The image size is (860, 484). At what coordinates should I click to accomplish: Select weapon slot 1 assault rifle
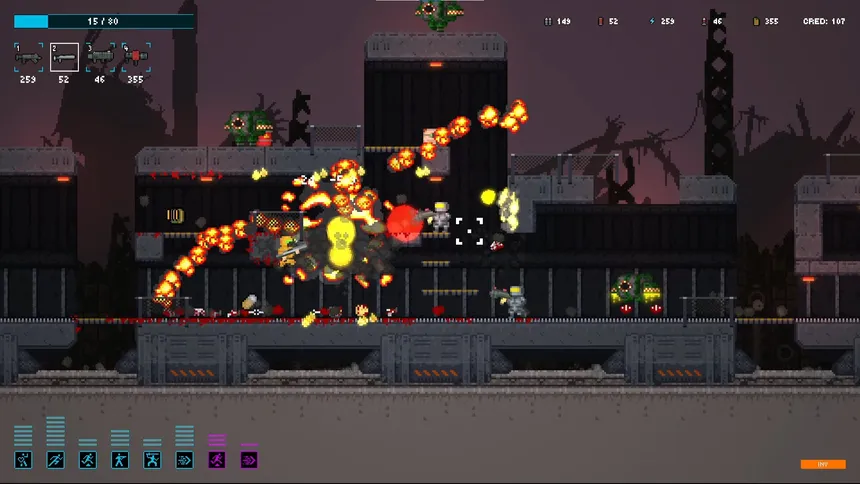point(28,58)
